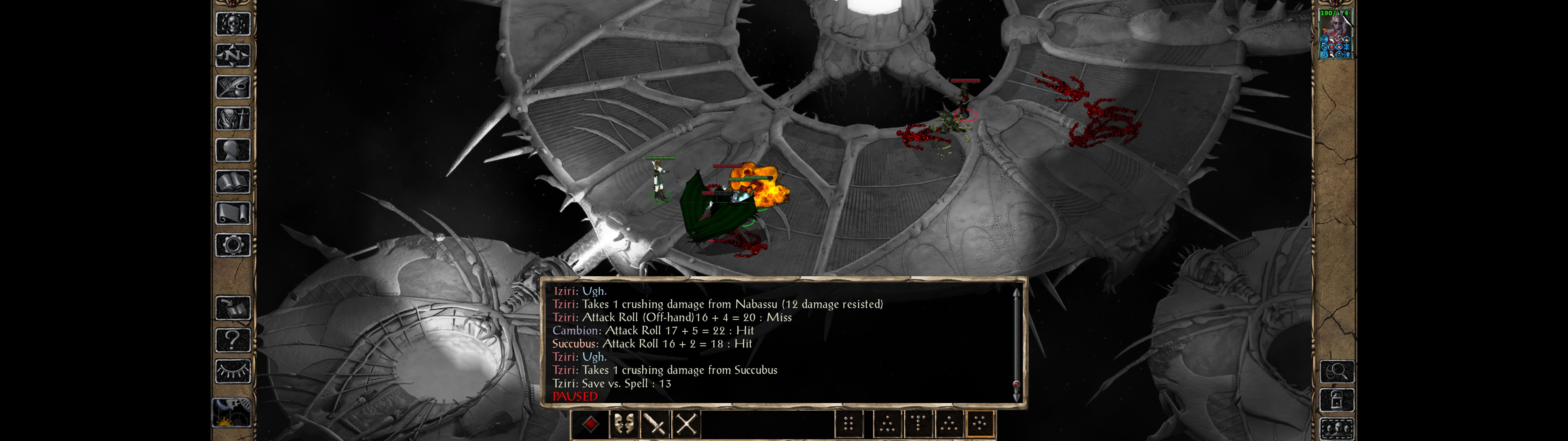Open the mage spellbook

point(233,182)
